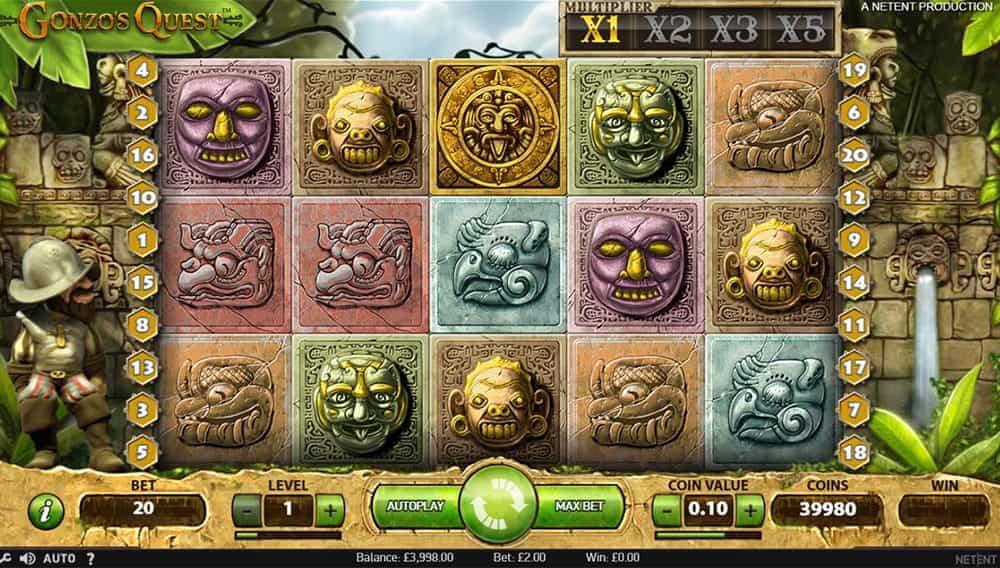Image resolution: width=1000 pixels, height=568 pixels.
Task: Open help with the question mark
Action: tap(91, 558)
